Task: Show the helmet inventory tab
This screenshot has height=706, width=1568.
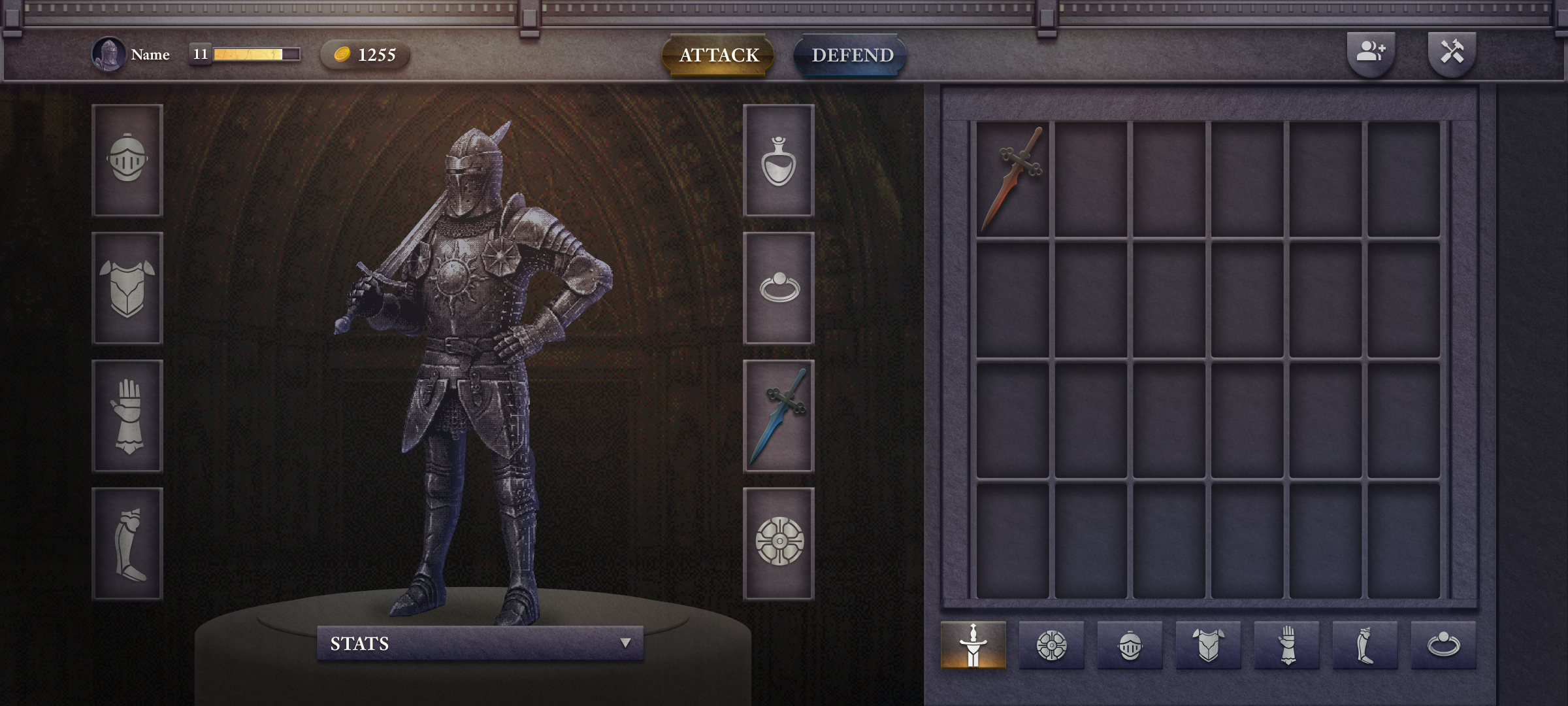Action: coord(1130,645)
